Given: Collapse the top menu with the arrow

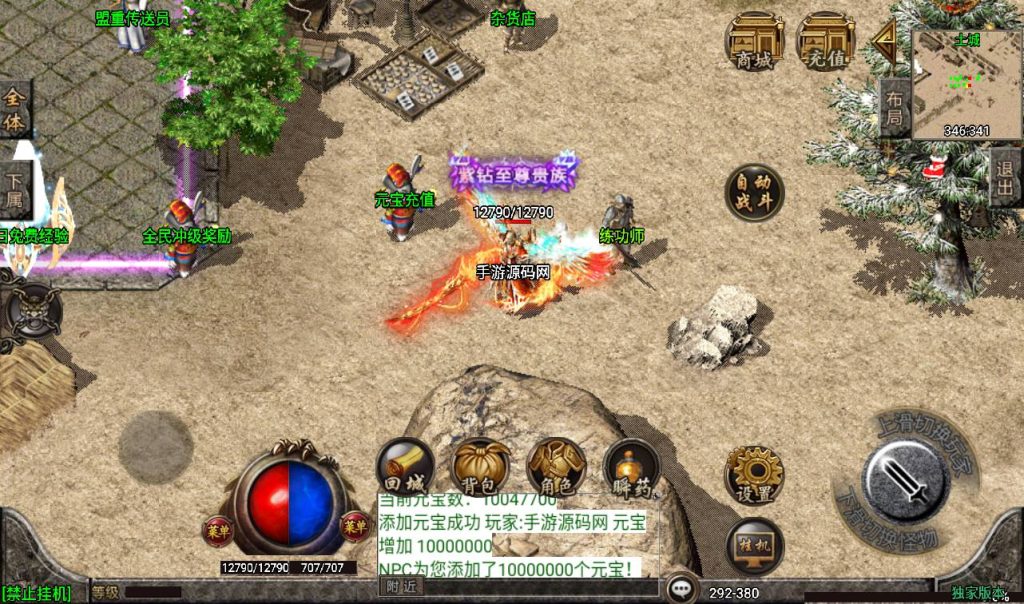Looking at the screenshot, I should (883, 42).
